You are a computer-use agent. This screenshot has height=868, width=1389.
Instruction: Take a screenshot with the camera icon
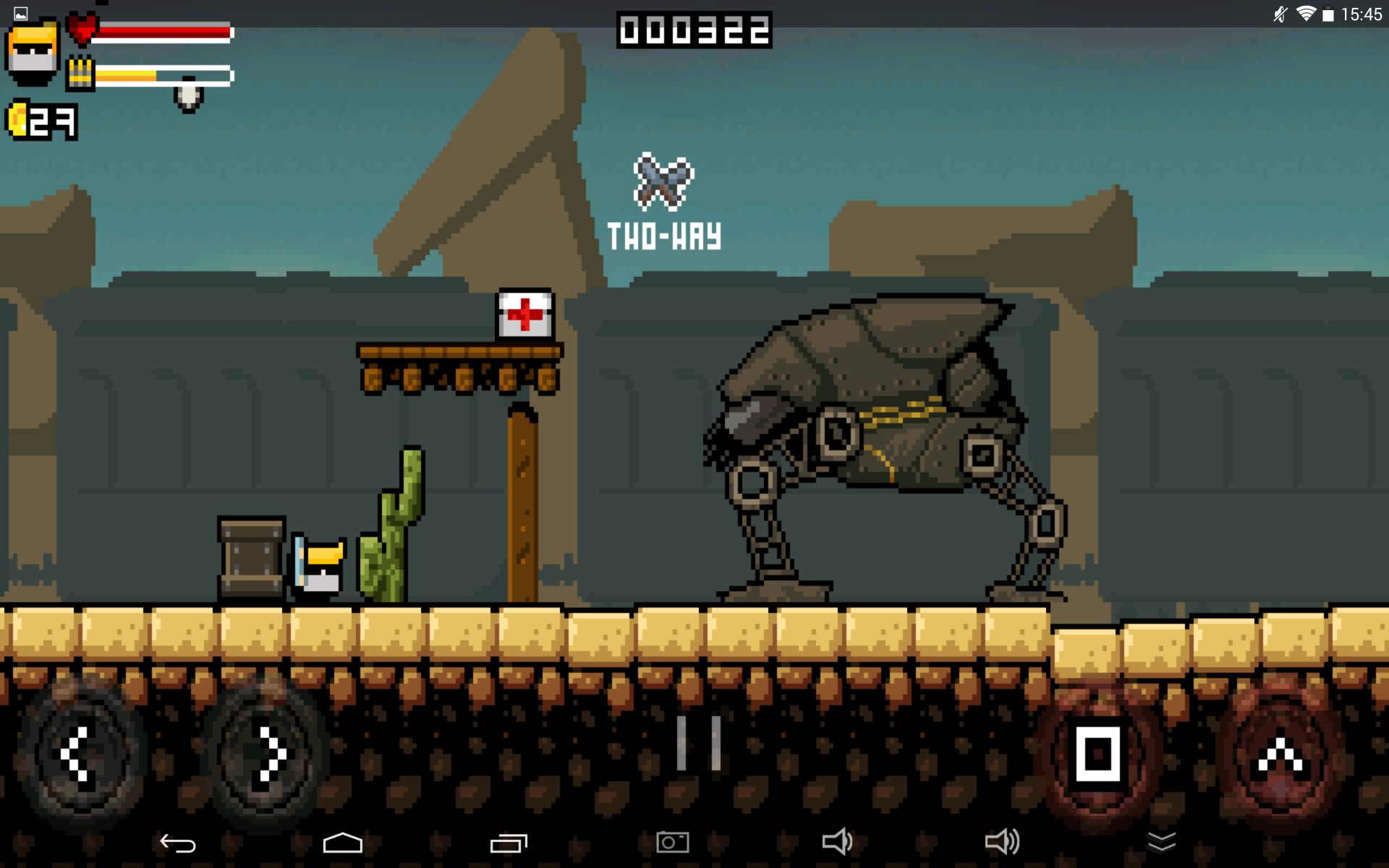672,843
